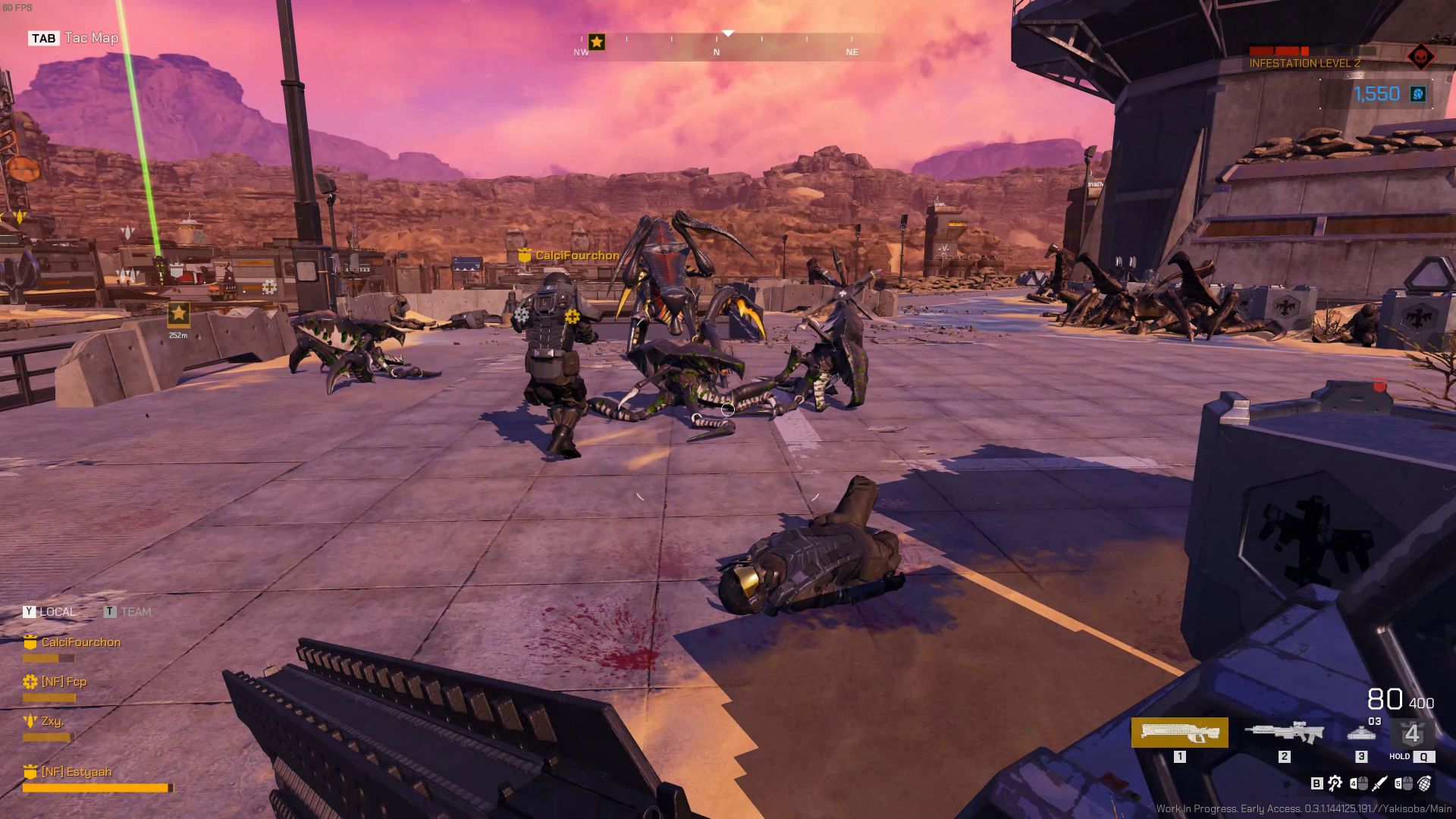This screenshot has width=1456, height=819.
Task: Activate the shield ability badge numbered 4
Action: (x=1411, y=734)
